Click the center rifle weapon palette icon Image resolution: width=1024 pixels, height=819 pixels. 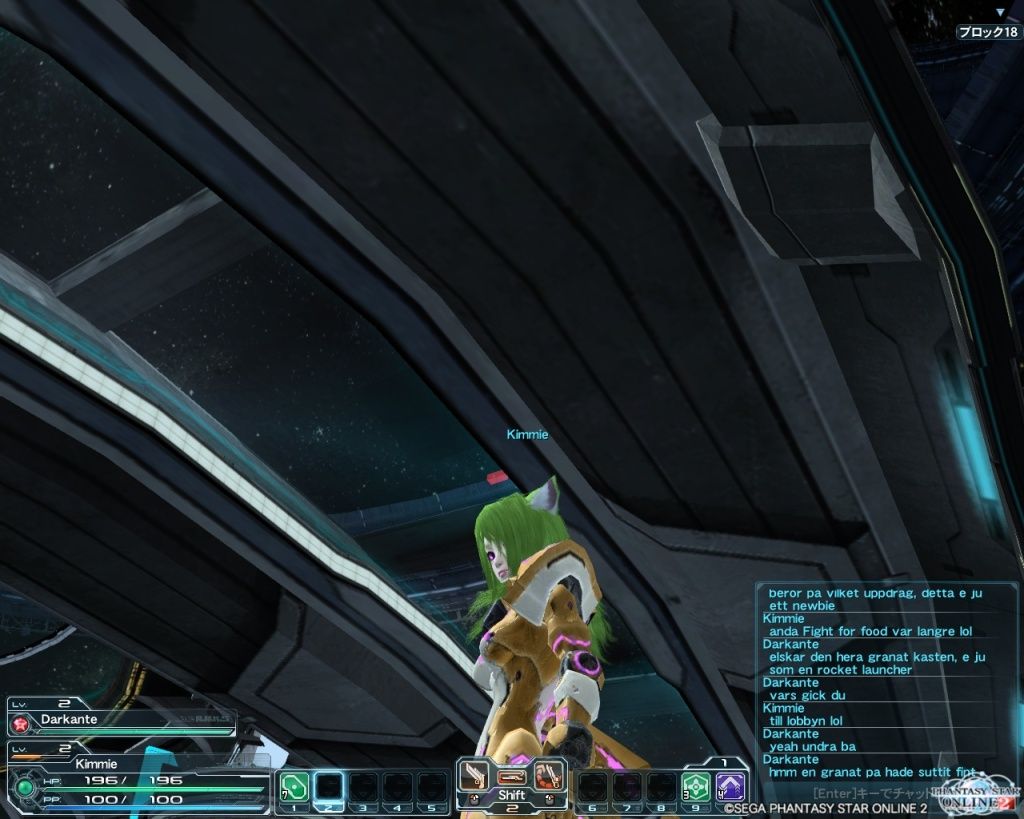click(x=511, y=776)
